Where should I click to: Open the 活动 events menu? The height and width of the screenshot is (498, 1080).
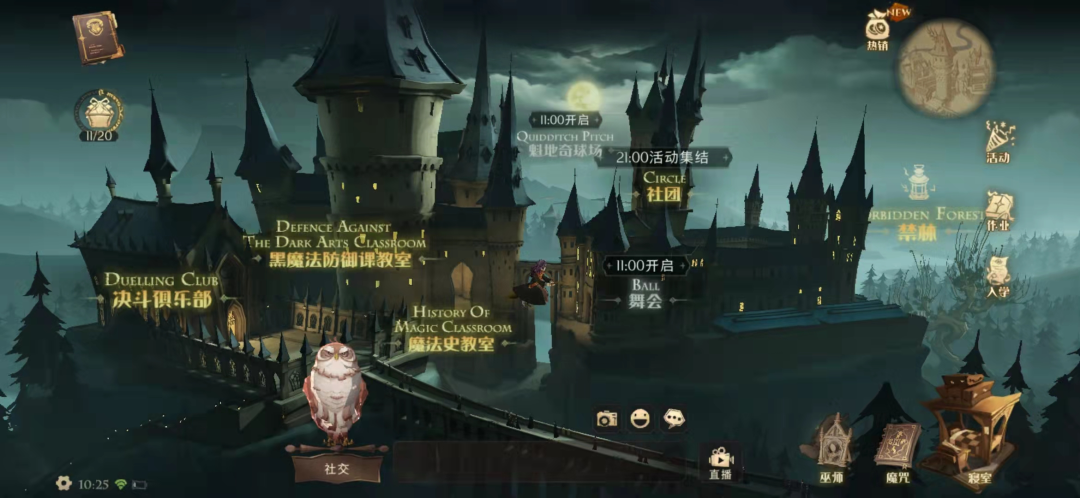[998, 141]
